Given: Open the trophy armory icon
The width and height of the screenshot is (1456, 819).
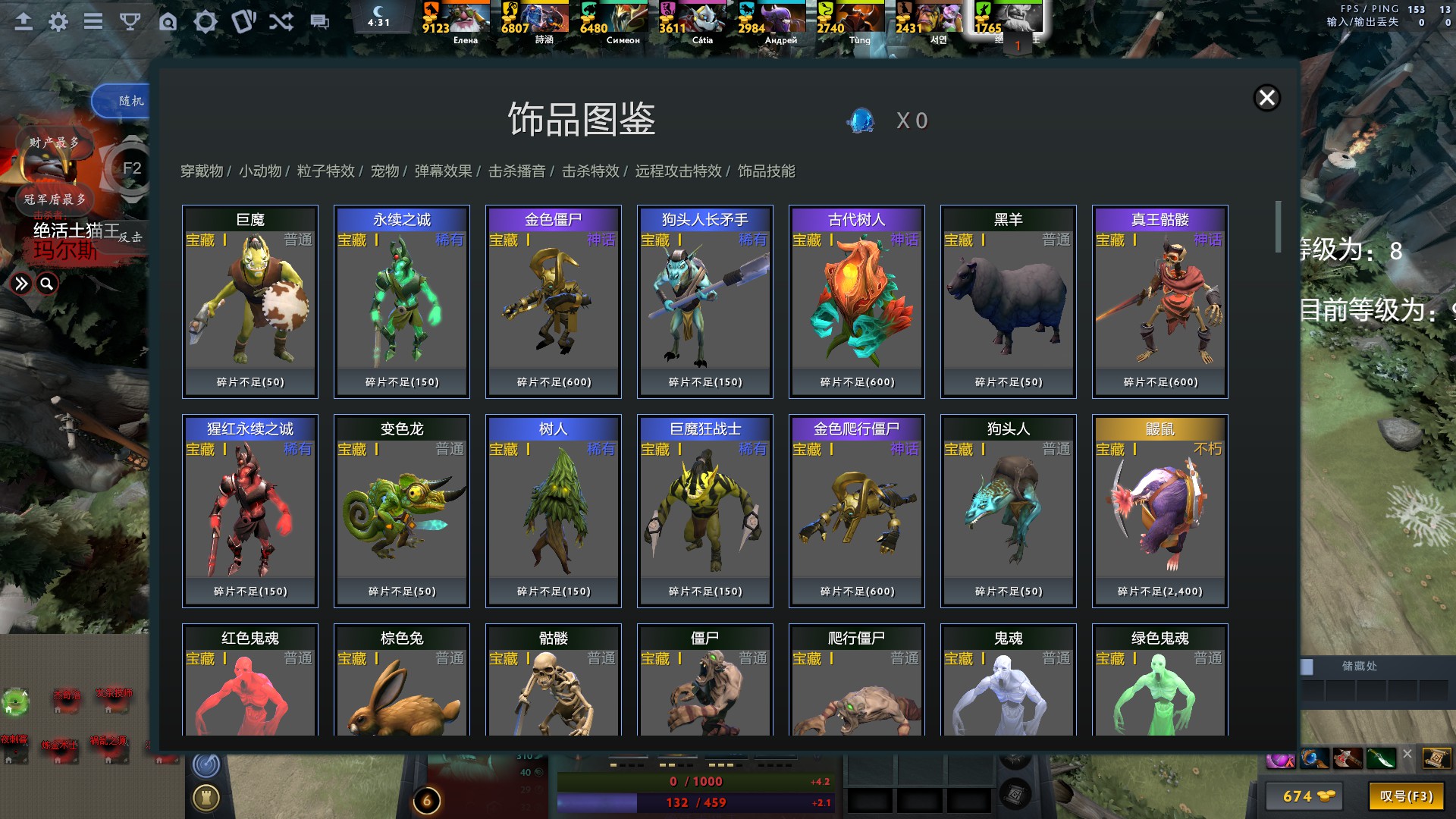Looking at the screenshot, I should tap(130, 21).
